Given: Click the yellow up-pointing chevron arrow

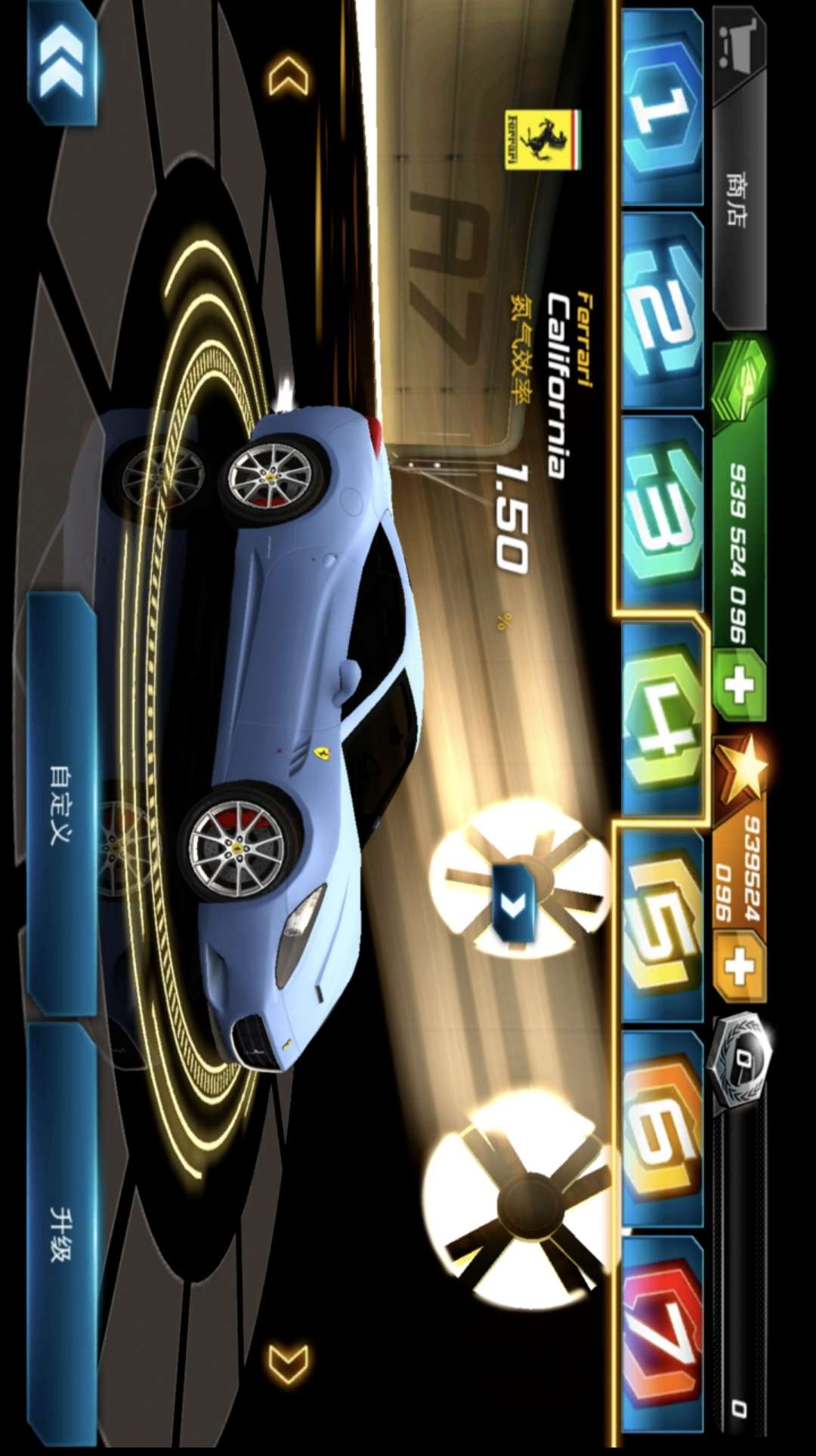Looking at the screenshot, I should (x=289, y=76).
